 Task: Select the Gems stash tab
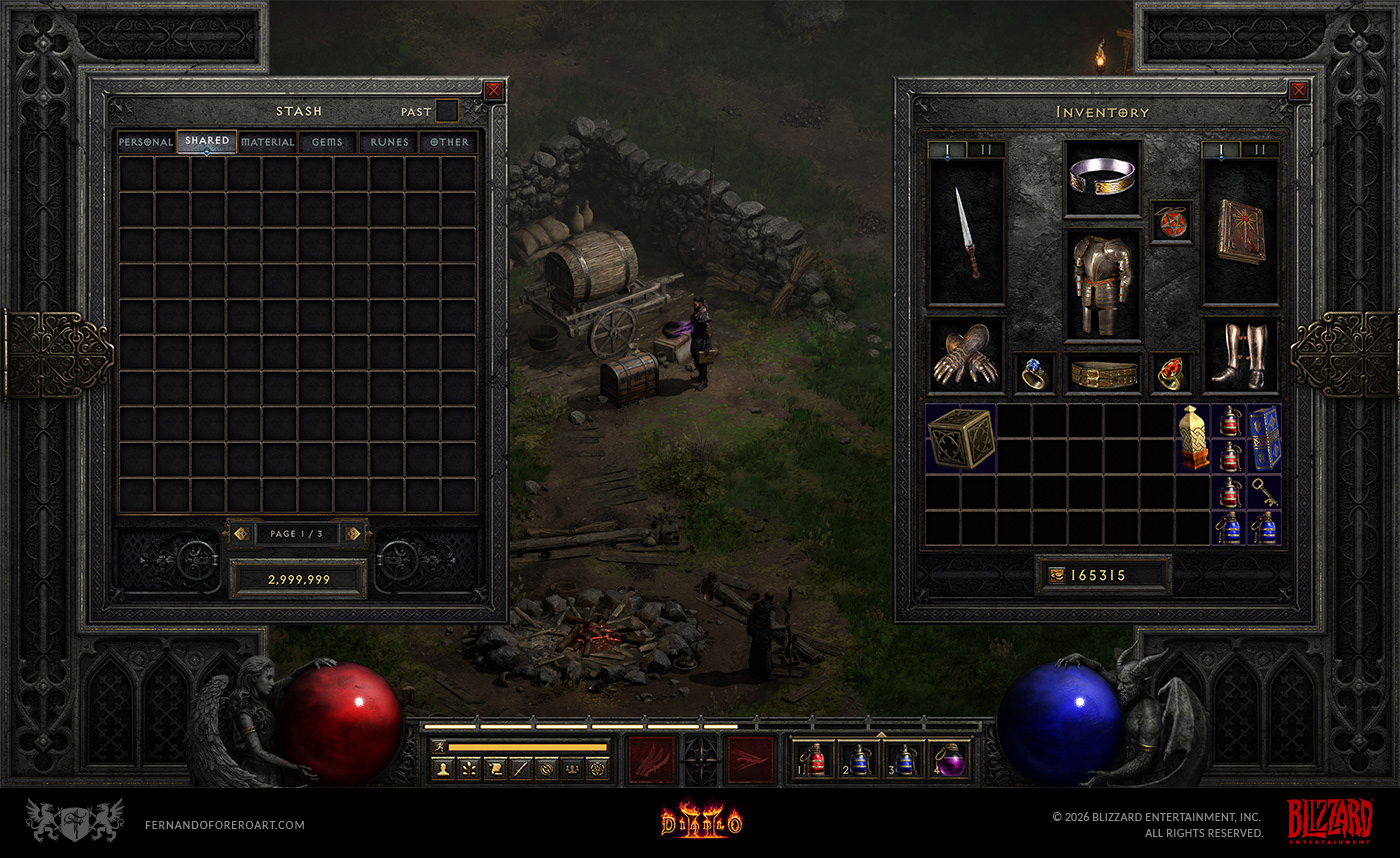tap(327, 142)
